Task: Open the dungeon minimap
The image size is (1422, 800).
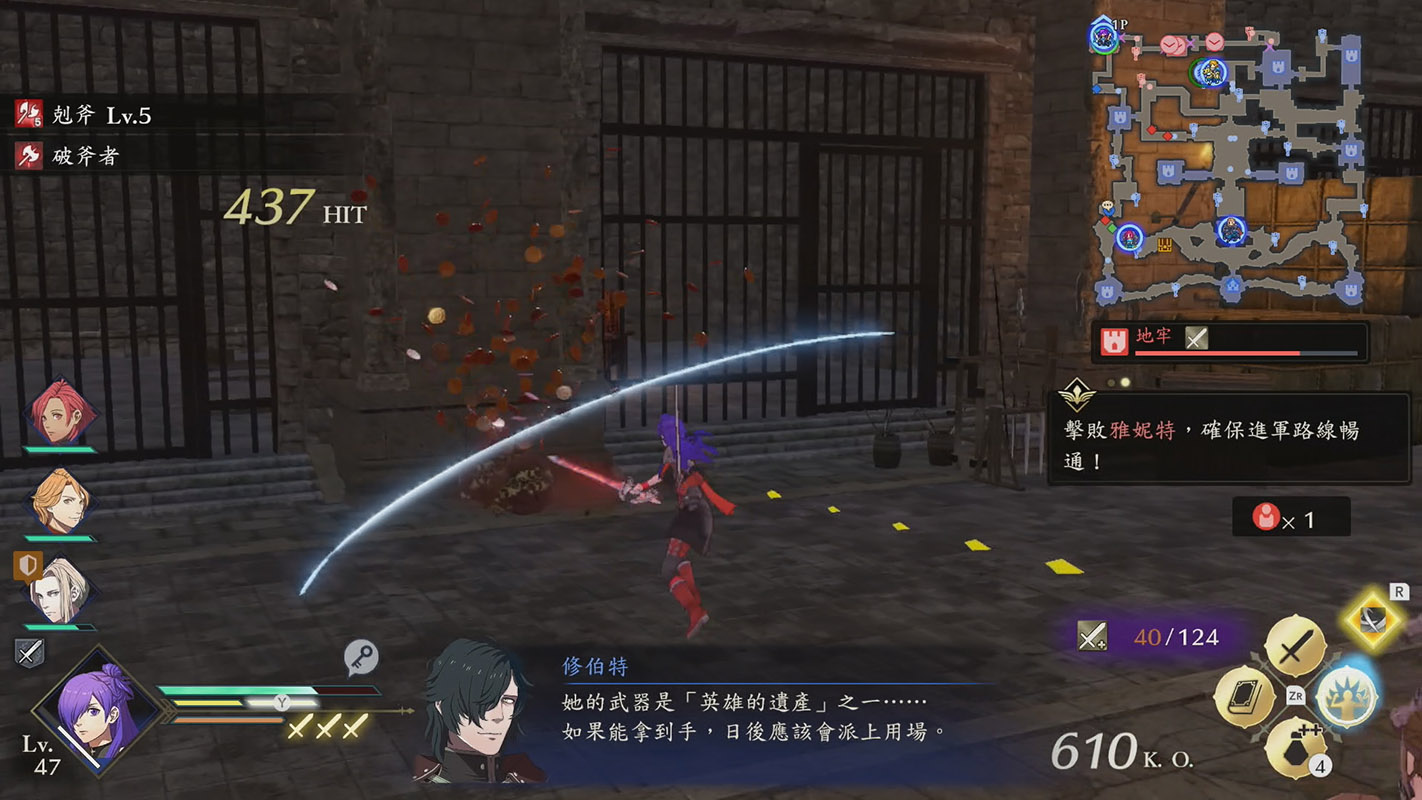Action: [x=1231, y=165]
